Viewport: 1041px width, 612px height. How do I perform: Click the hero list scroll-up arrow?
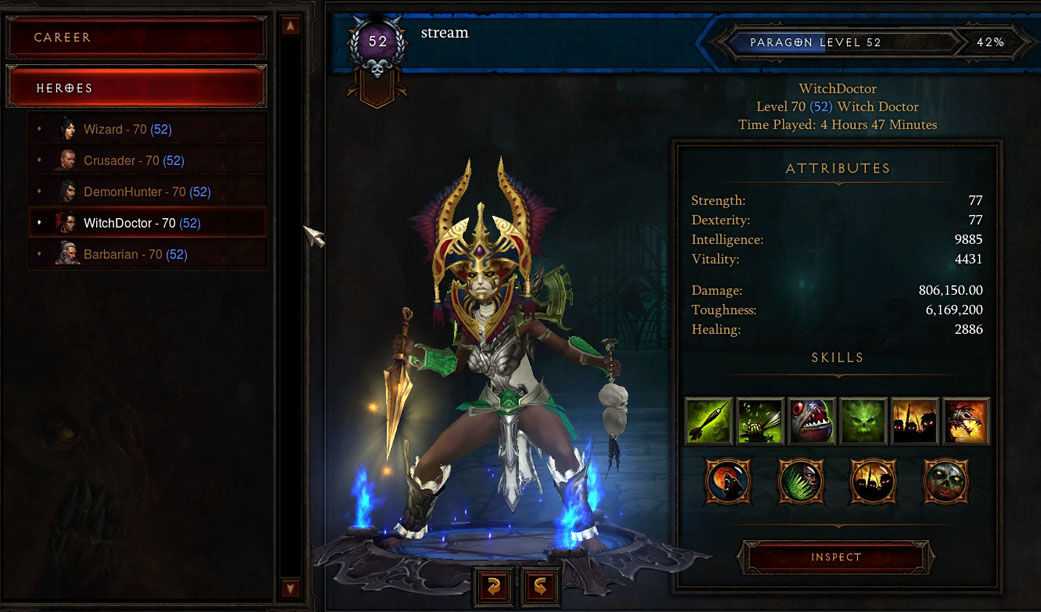(x=290, y=26)
